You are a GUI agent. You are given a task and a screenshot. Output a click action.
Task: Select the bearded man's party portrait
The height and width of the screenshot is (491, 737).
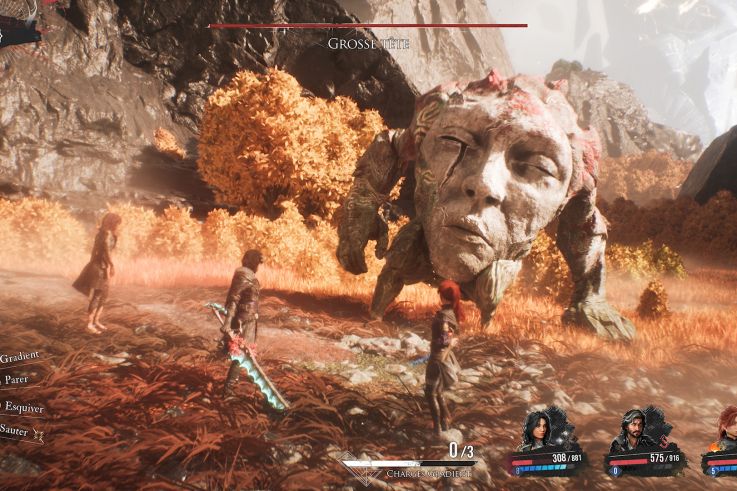click(x=632, y=432)
